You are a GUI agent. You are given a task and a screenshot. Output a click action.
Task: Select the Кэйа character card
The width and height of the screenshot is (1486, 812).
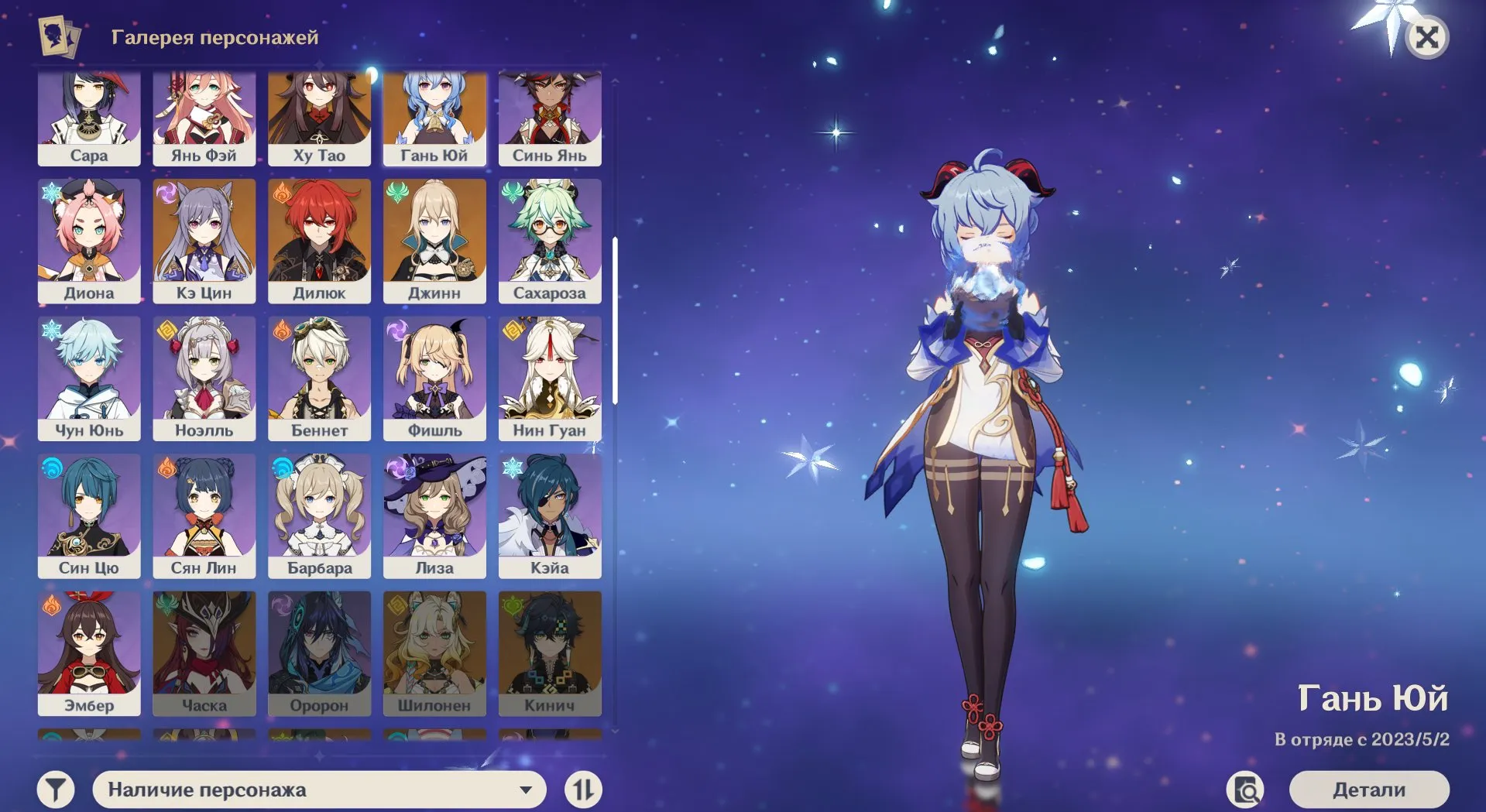tap(550, 516)
